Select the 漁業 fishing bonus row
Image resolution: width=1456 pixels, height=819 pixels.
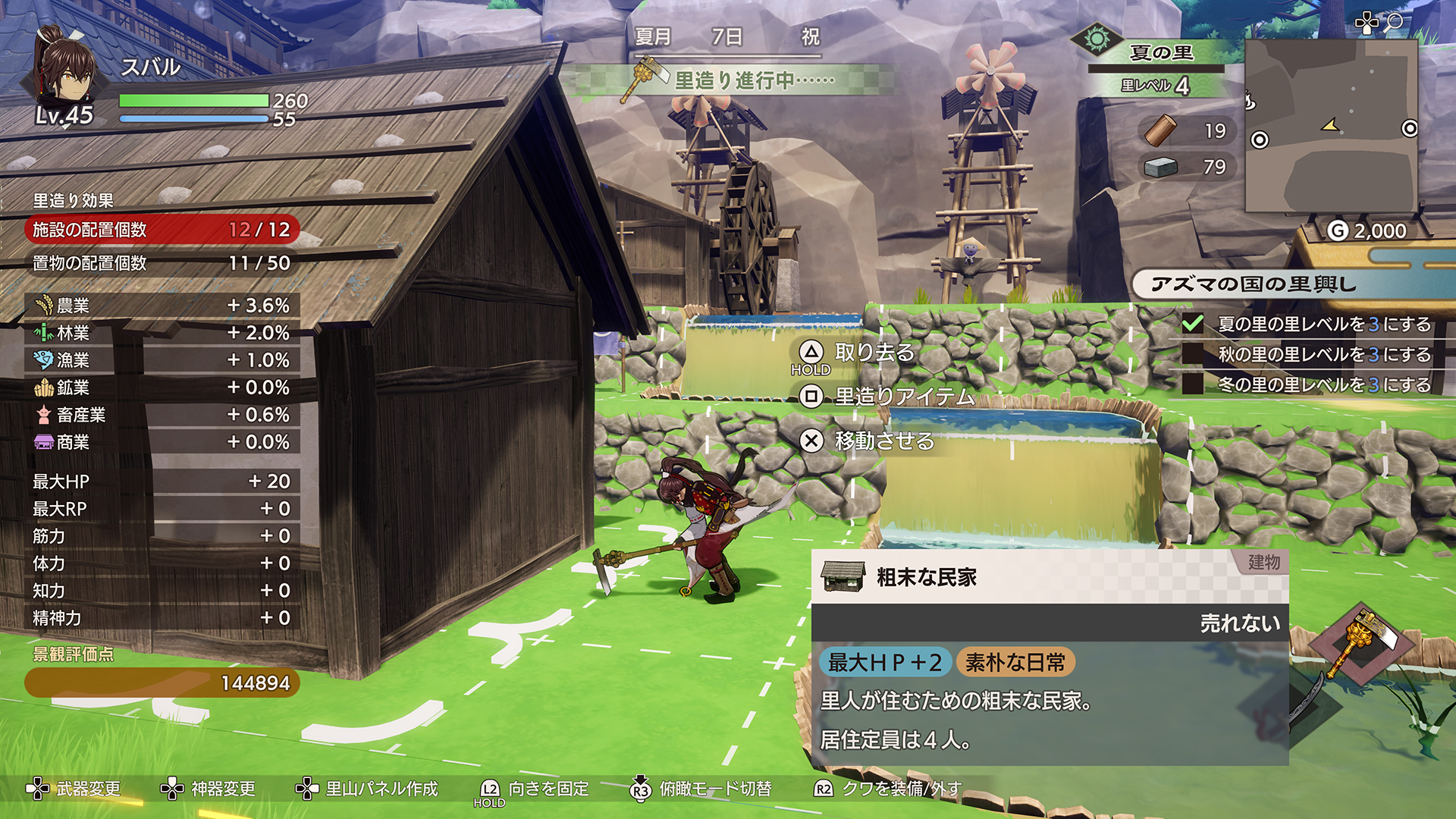click(162, 360)
